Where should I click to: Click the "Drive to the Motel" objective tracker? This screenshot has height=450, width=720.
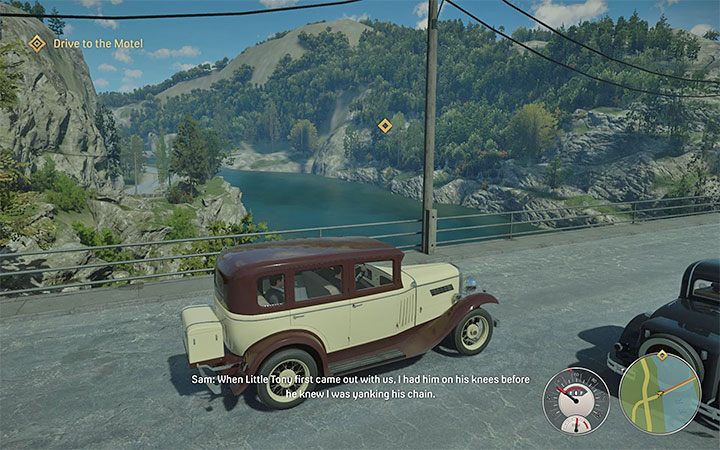pos(86,43)
